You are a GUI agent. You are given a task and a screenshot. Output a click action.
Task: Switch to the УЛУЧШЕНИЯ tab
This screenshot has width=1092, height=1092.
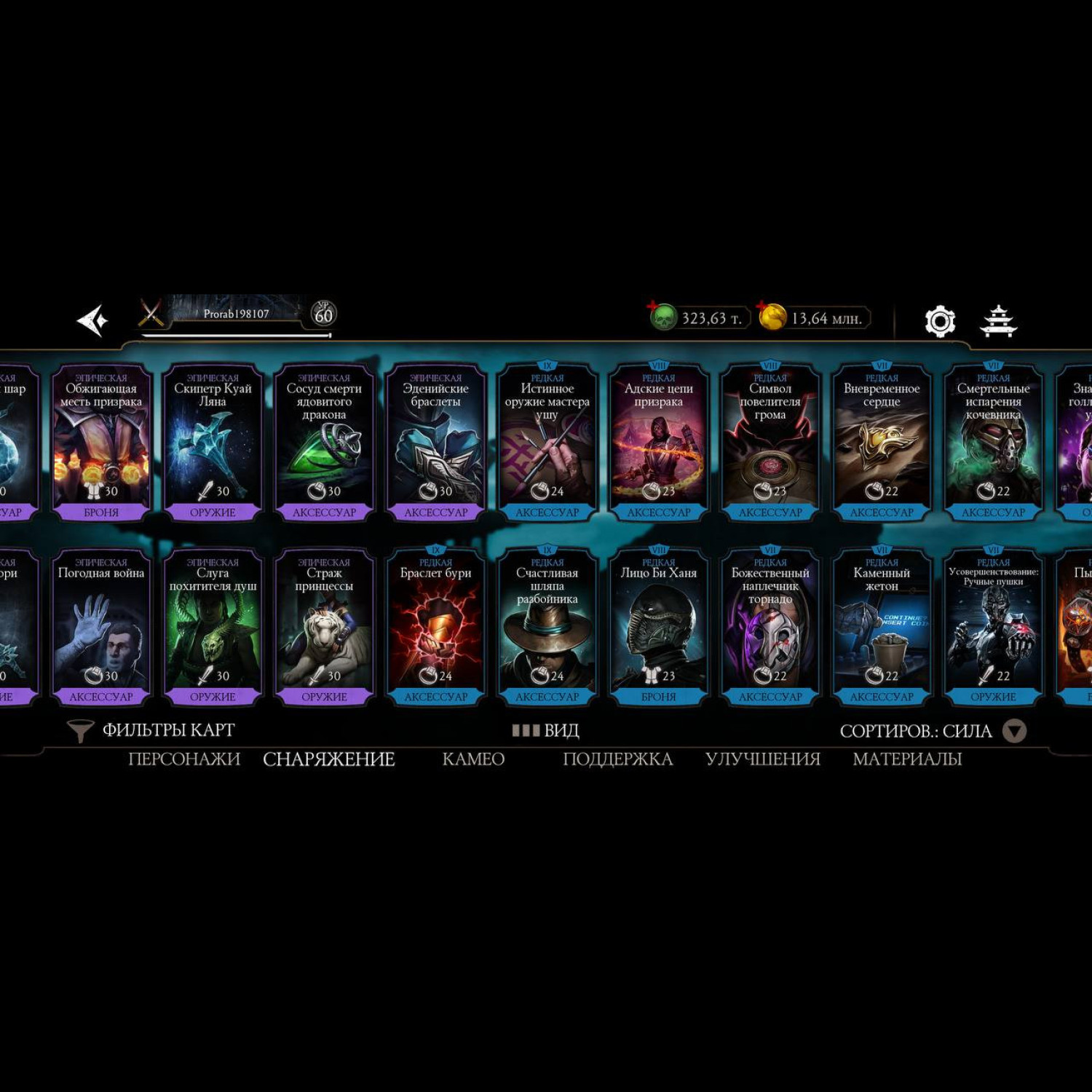(763, 759)
